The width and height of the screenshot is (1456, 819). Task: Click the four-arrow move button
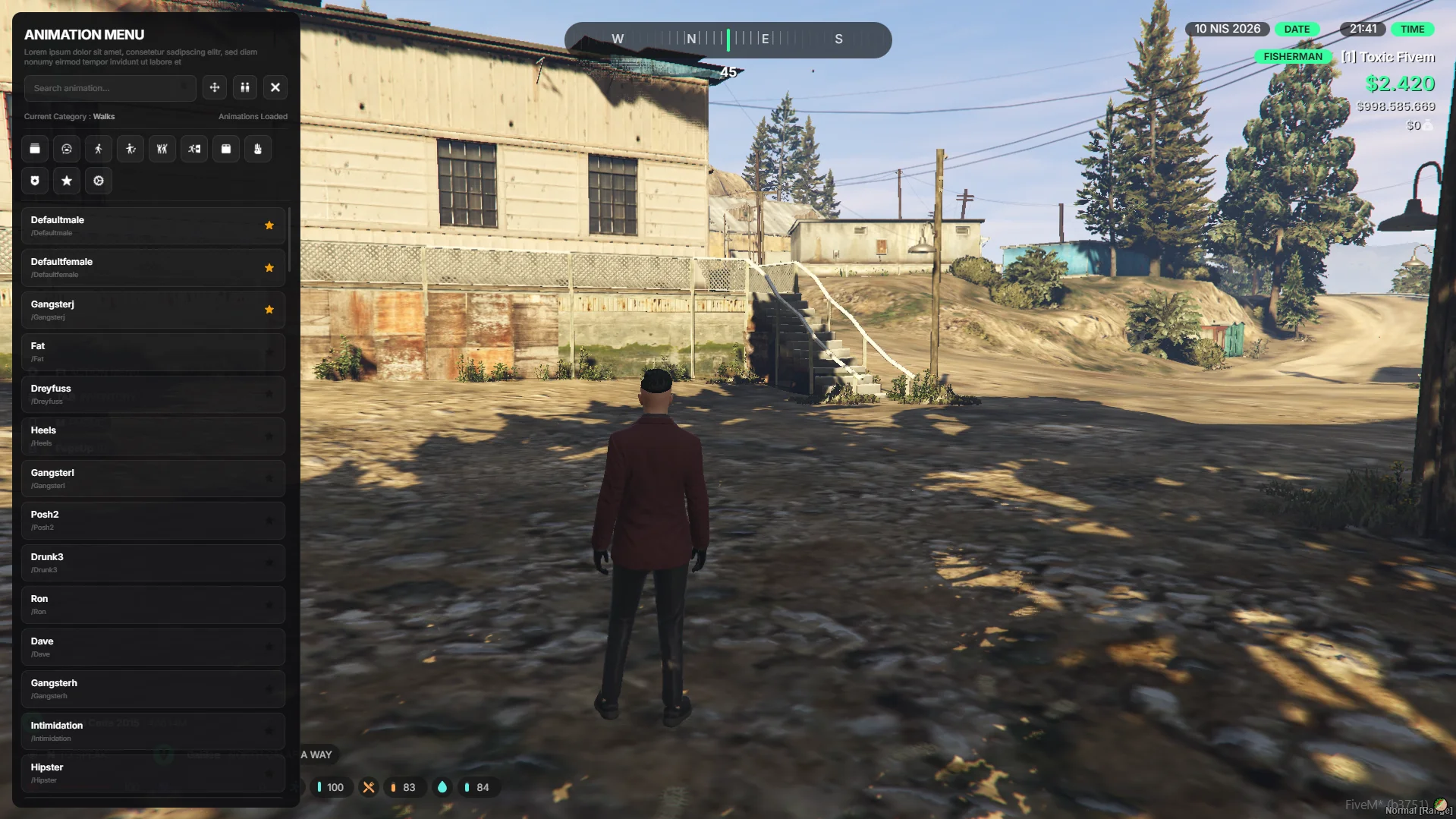click(x=215, y=88)
